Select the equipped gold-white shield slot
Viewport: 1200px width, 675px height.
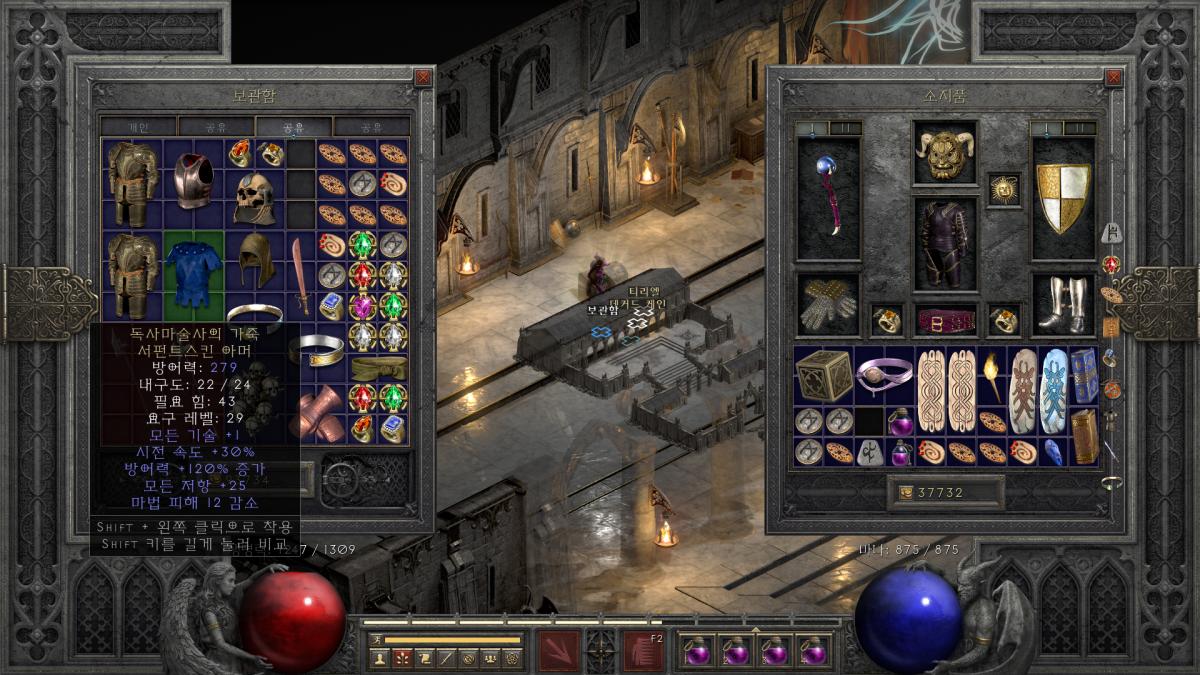coord(1063,198)
